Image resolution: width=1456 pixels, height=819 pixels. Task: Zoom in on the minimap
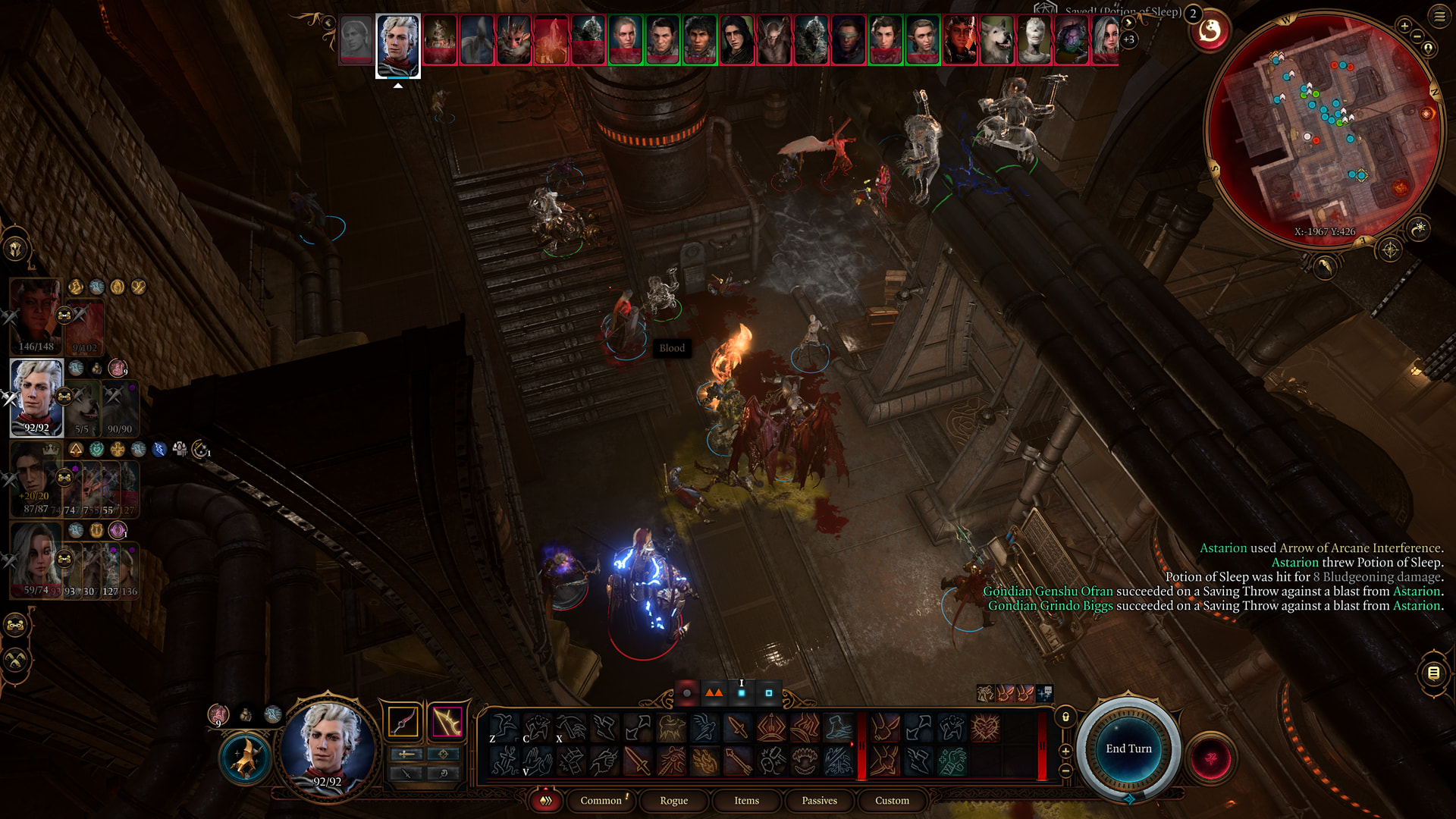pyautogui.click(x=1404, y=26)
